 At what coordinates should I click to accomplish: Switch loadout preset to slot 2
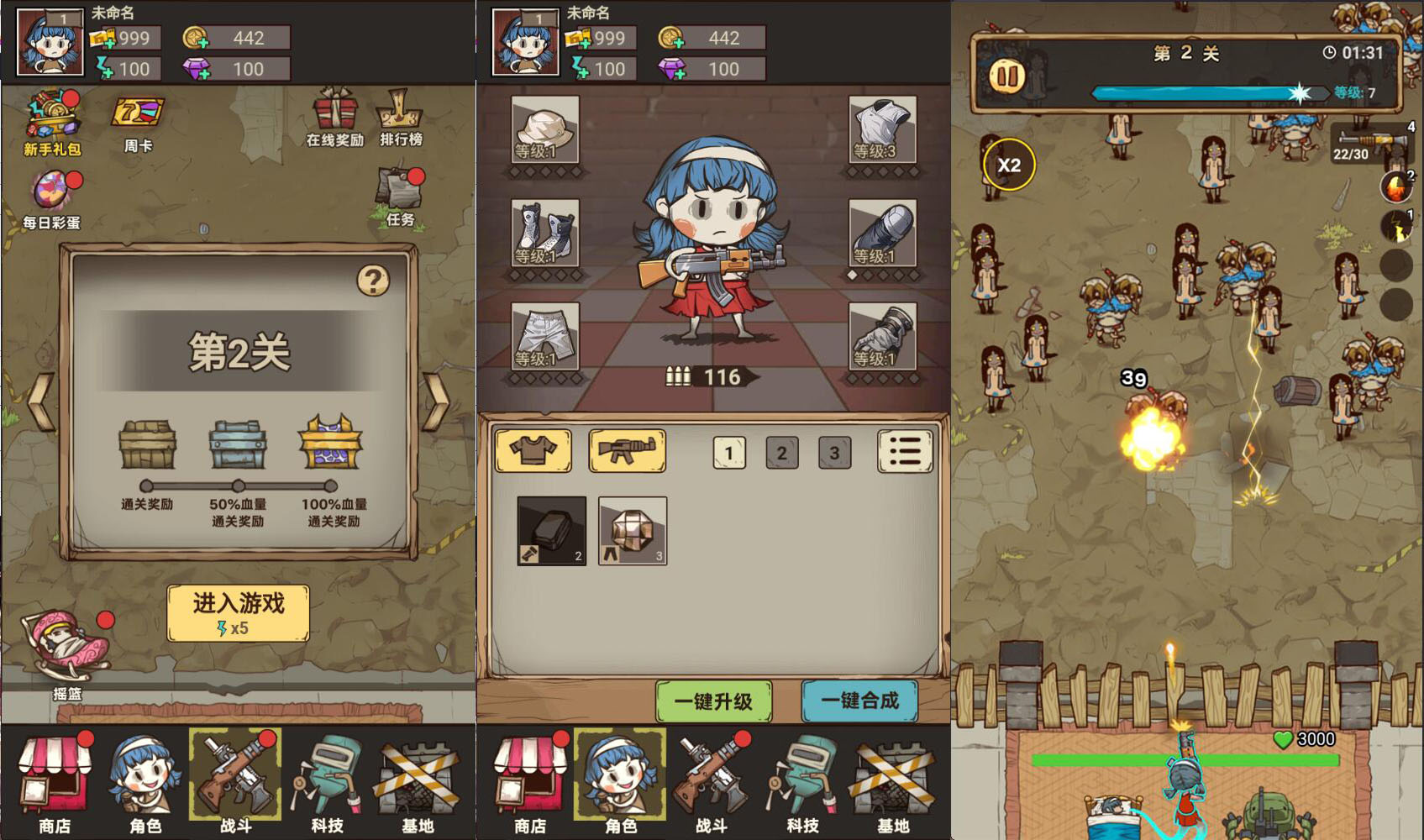(x=782, y=451)
